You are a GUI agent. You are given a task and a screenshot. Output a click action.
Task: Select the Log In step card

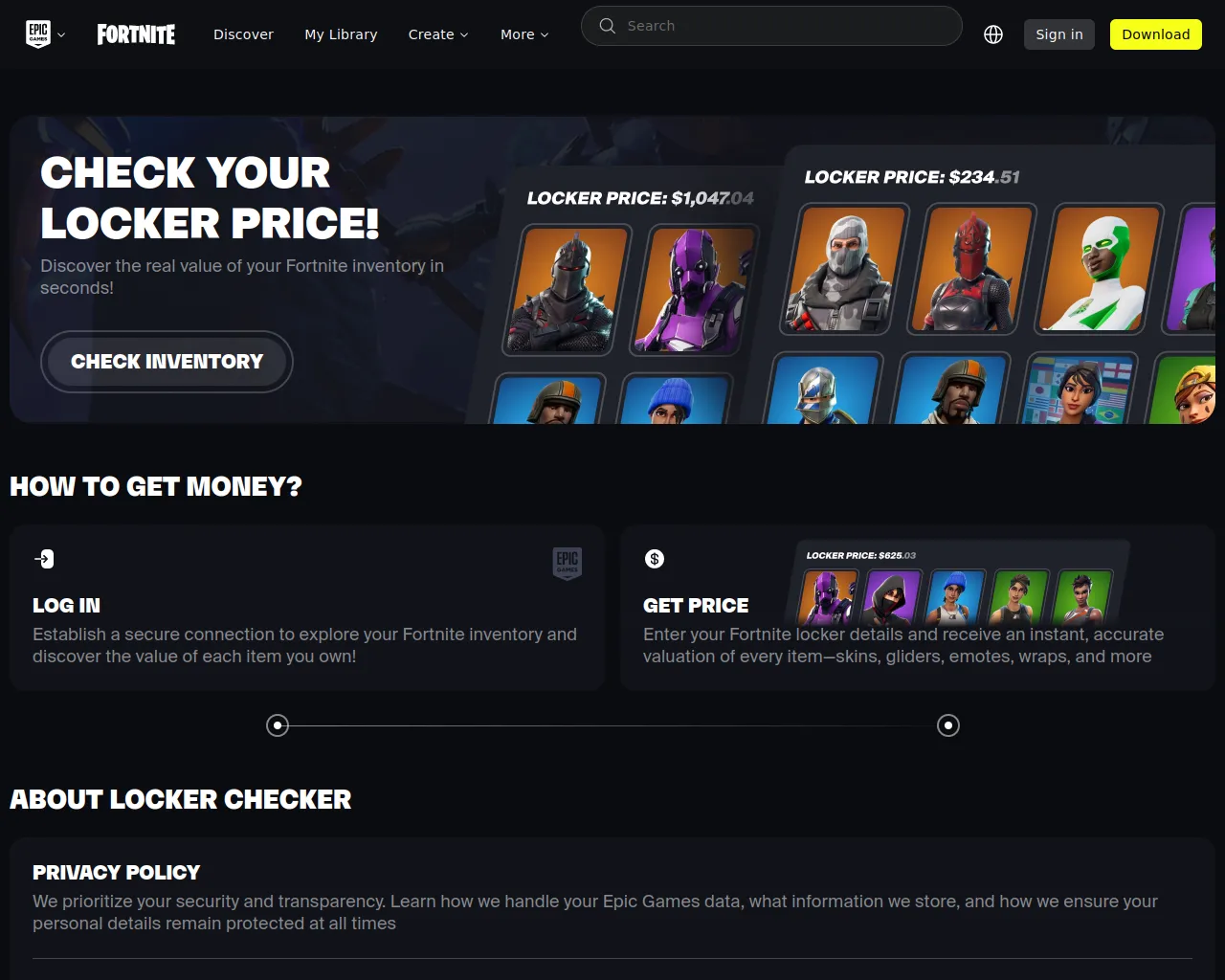[x=307, y=608]
